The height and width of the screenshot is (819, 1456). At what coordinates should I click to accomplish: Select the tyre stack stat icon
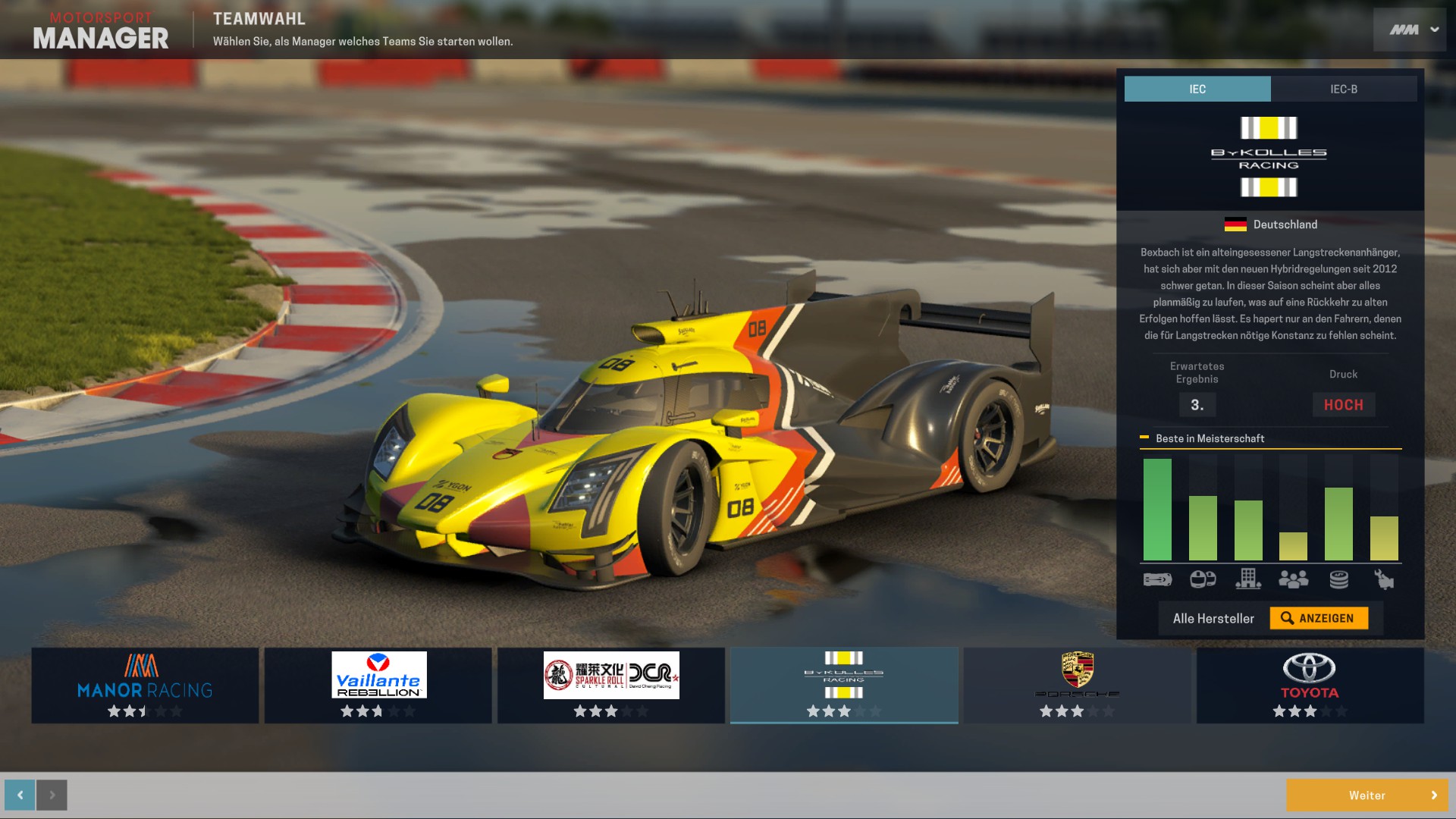tap(1339, 580)
